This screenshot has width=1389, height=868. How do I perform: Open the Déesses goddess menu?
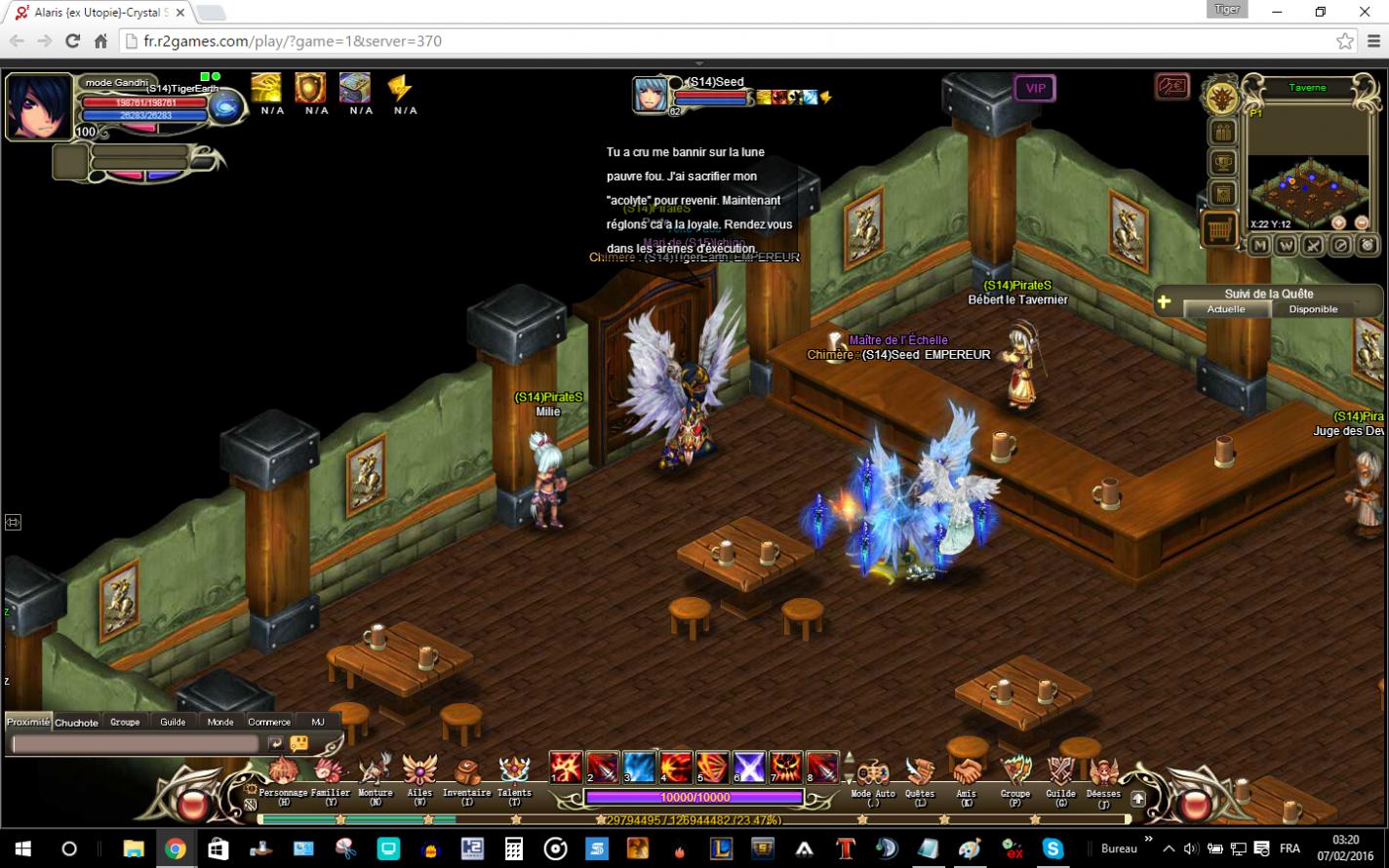pyautogui.click(x=1103, y=773)
